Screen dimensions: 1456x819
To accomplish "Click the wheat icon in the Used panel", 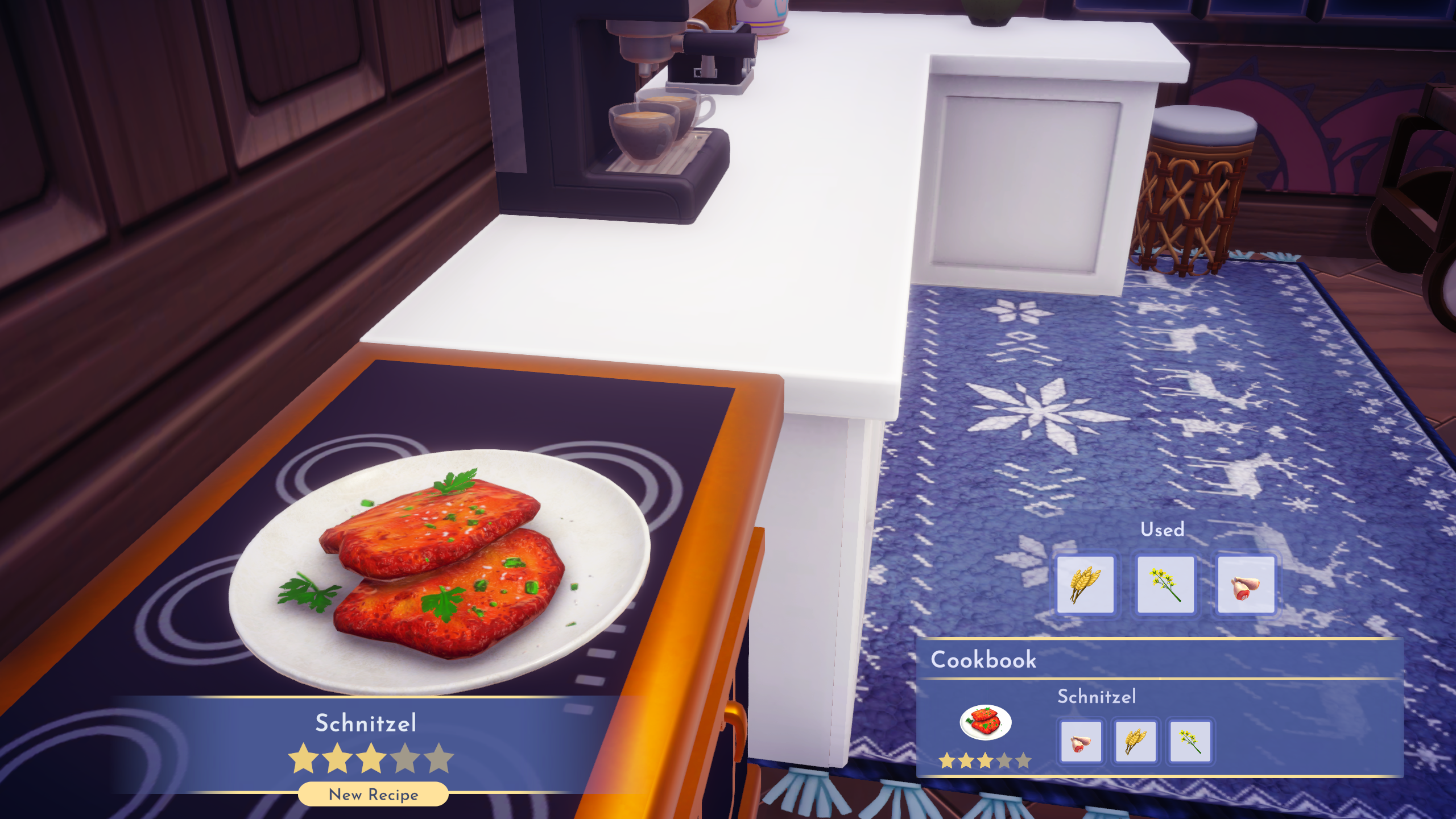I will pos(1086,584).
